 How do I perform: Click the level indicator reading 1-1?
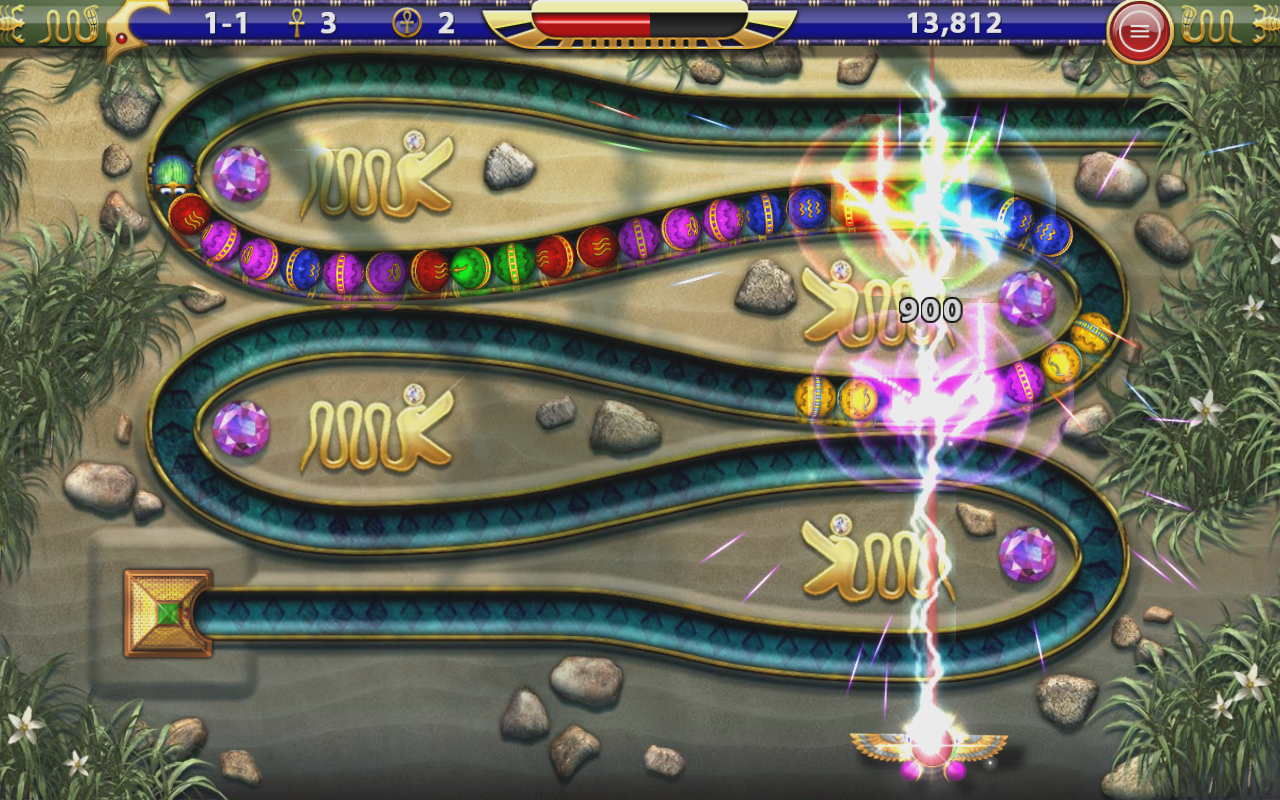[x=224, y=24]
